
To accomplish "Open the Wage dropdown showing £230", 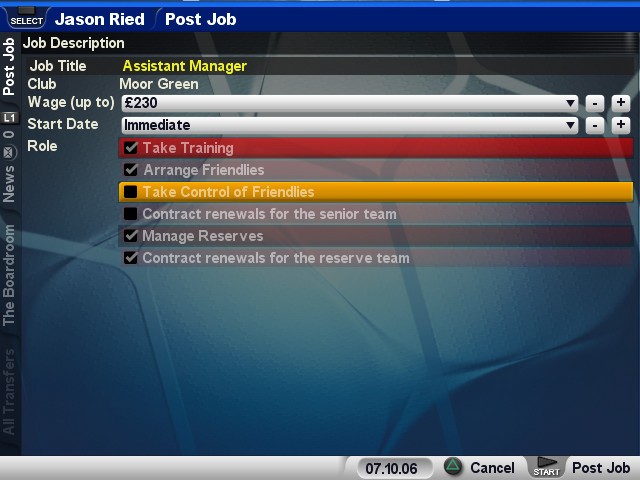I will click(348, 102).
